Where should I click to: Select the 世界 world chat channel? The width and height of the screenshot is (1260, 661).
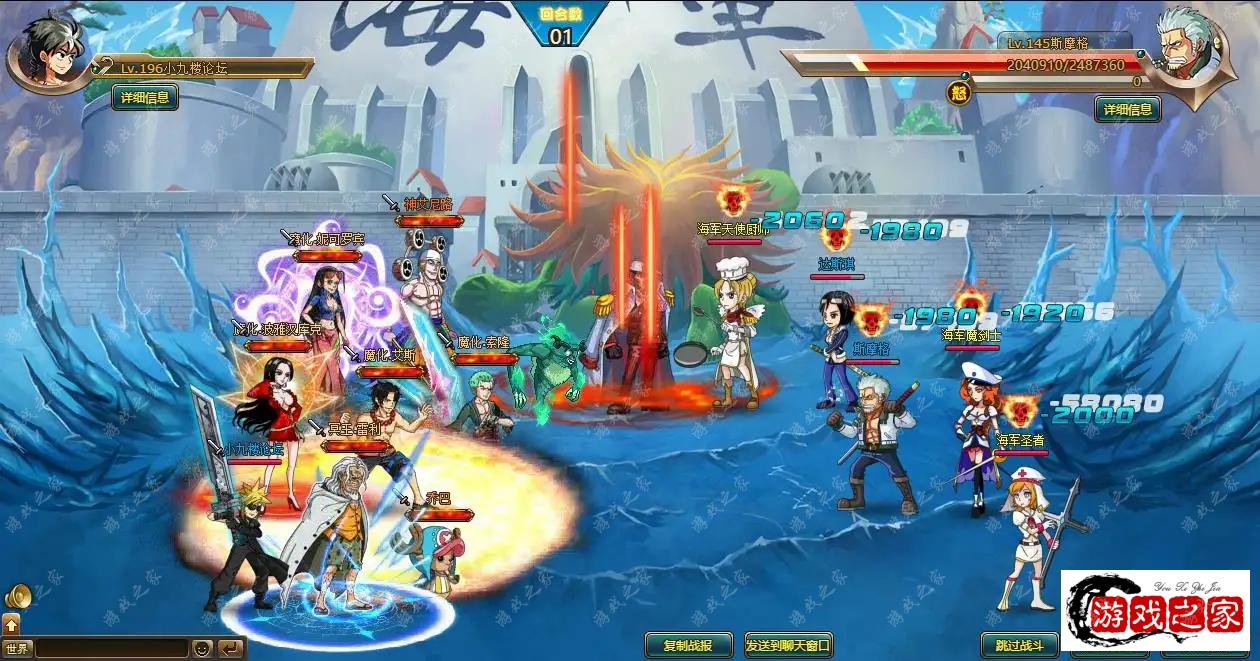pos(16,649)
